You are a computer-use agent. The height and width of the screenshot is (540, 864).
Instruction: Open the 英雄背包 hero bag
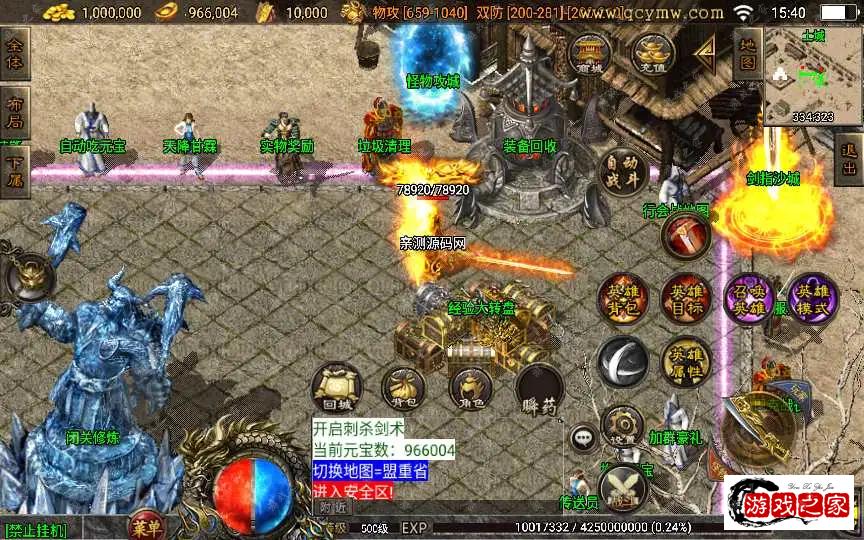coord(623,300)
